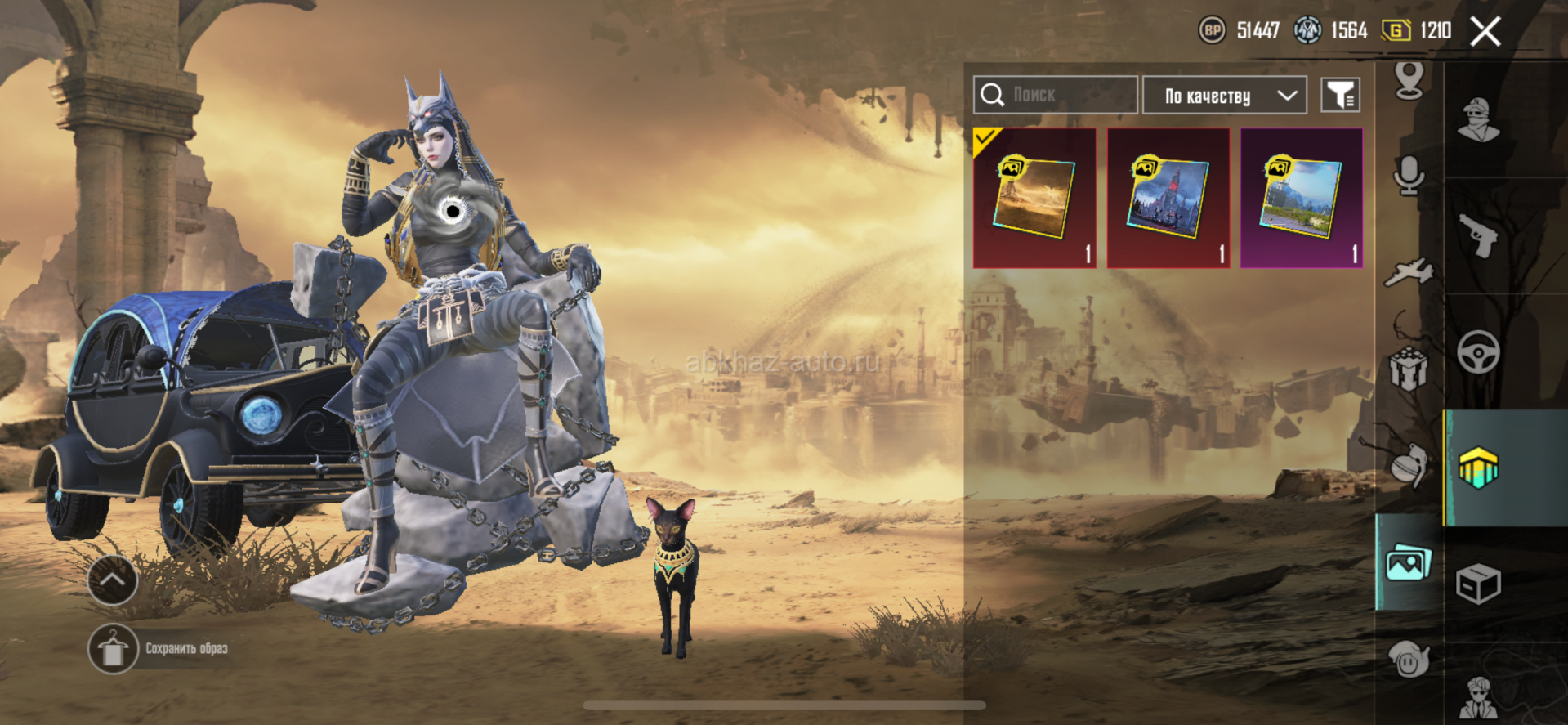The height and width of the screenshot is (725, 1568).
Task: Open the crate box tab
Action: (1479, 584)
